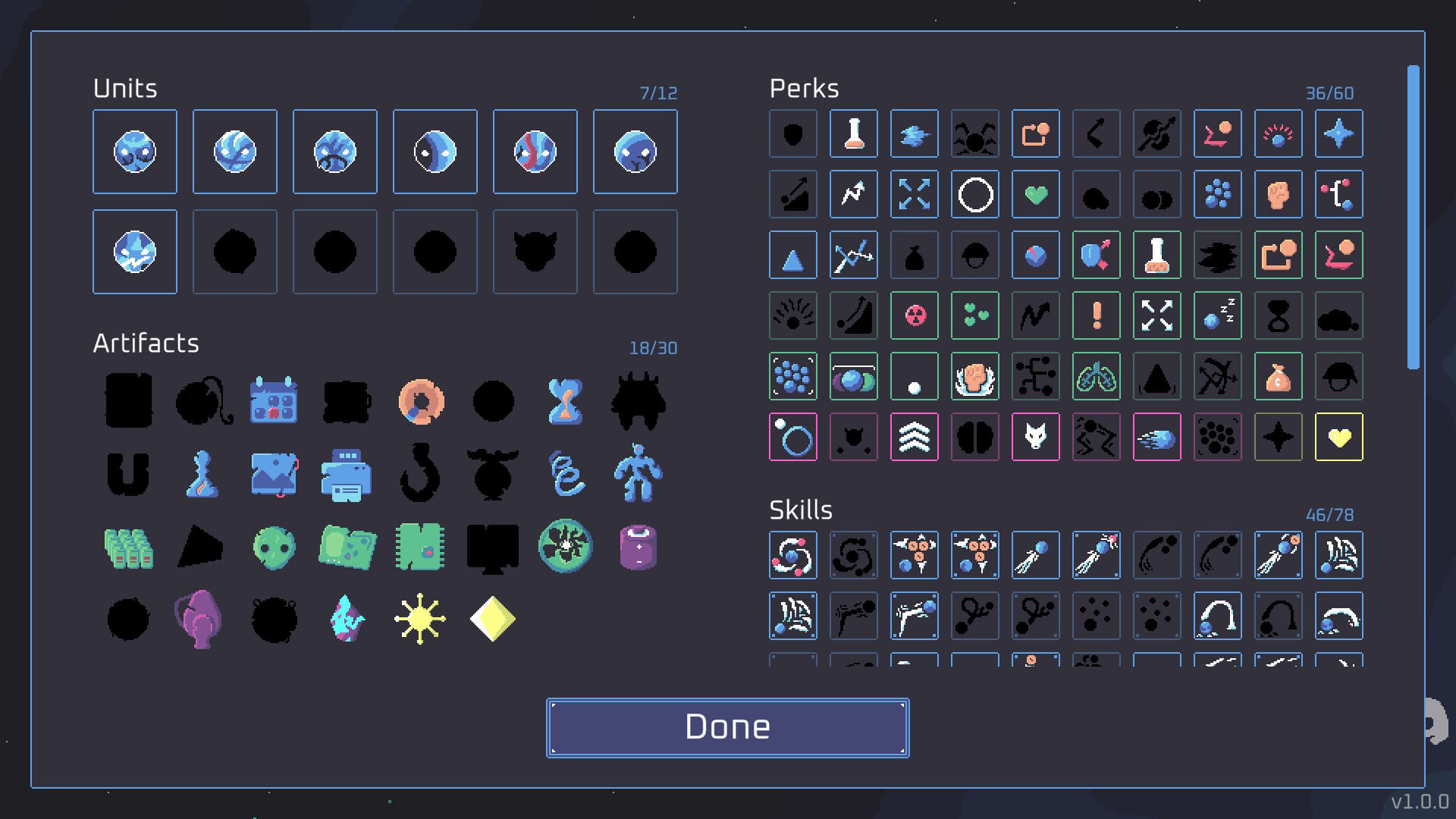Click the donut artifact

point(421,400)
